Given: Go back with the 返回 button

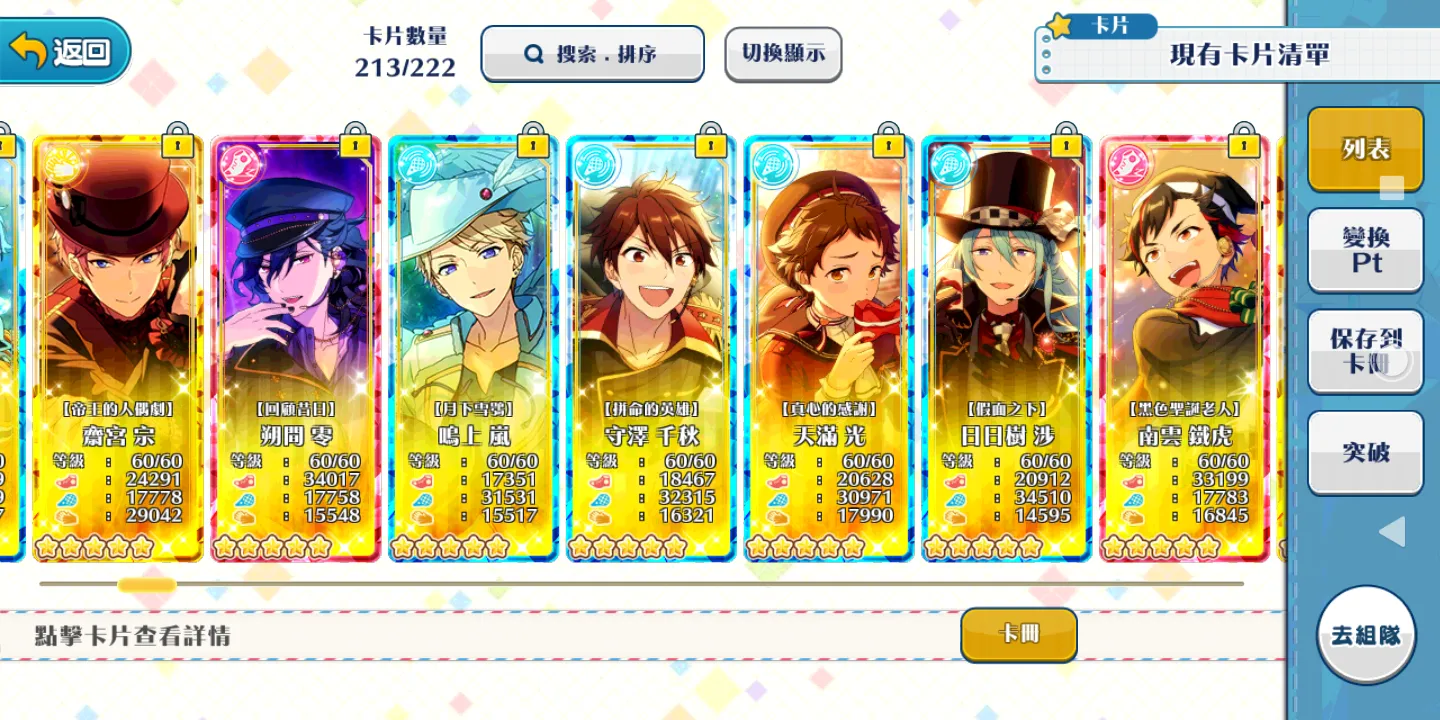Looking at the screenshot, I should pyautogui.click(x=66, y=51).
